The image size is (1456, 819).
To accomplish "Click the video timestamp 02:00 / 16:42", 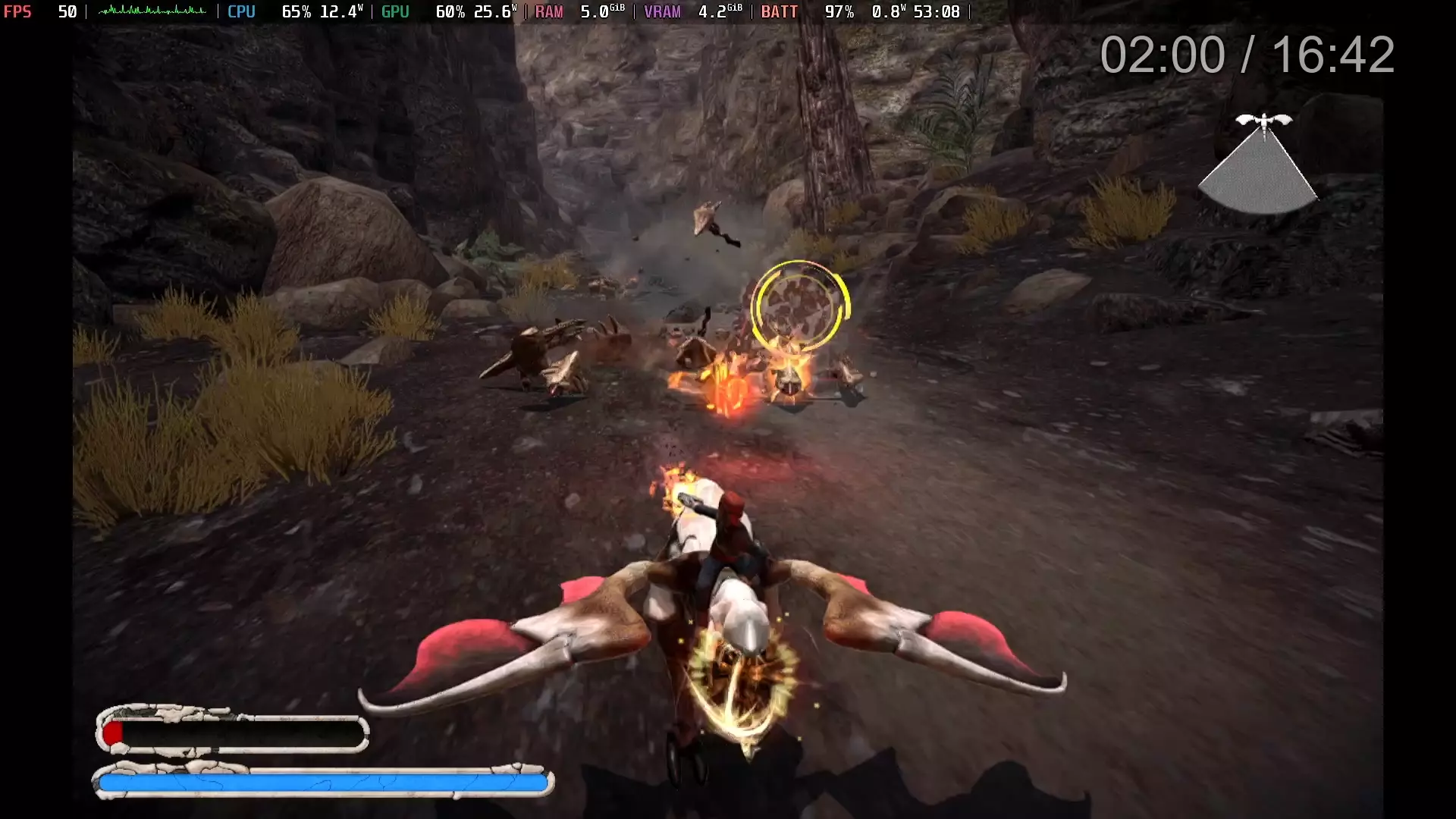I will 1247,54.
